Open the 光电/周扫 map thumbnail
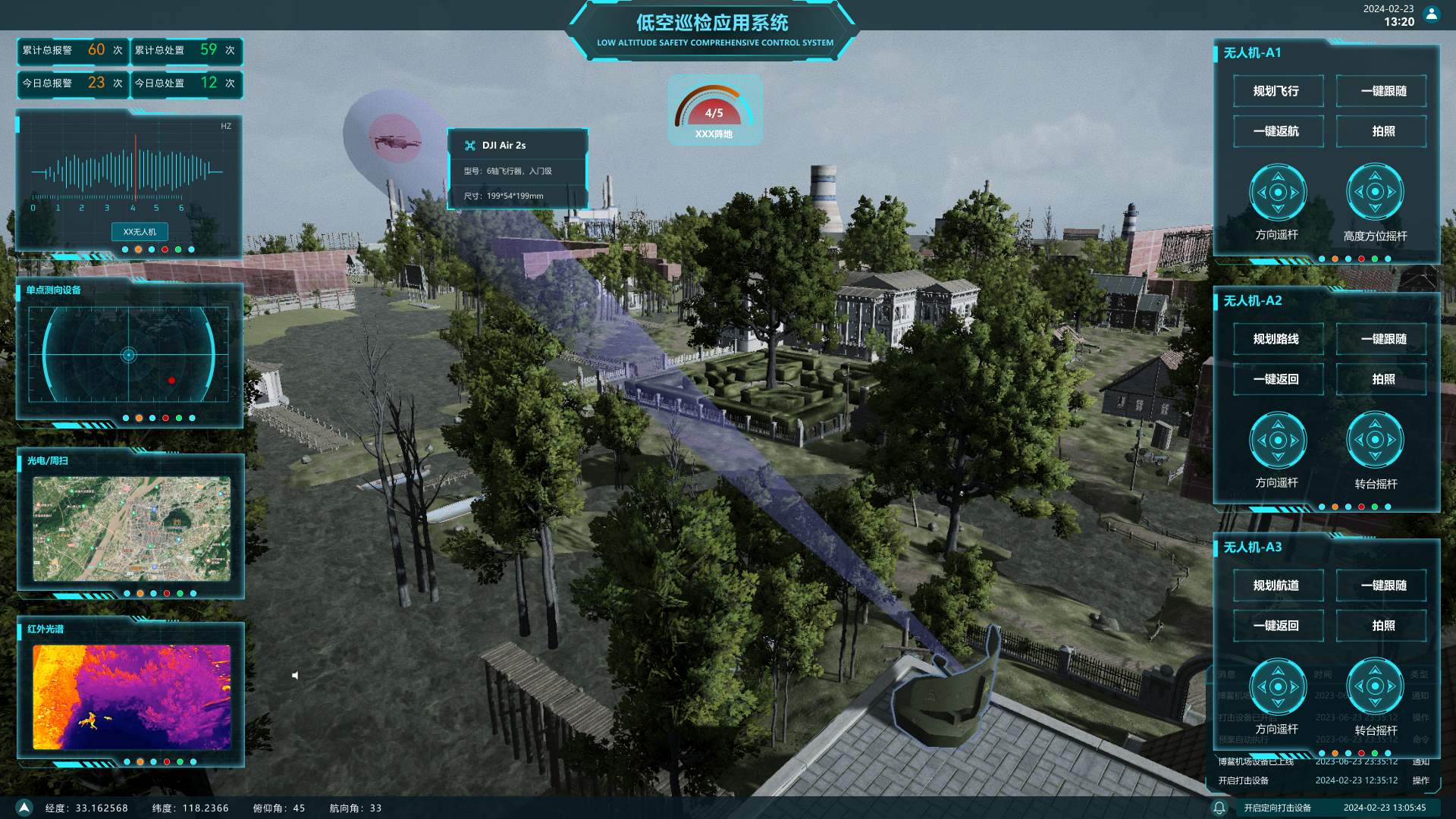This screenshot has height=819, width=1456. (x=131, y=529)
